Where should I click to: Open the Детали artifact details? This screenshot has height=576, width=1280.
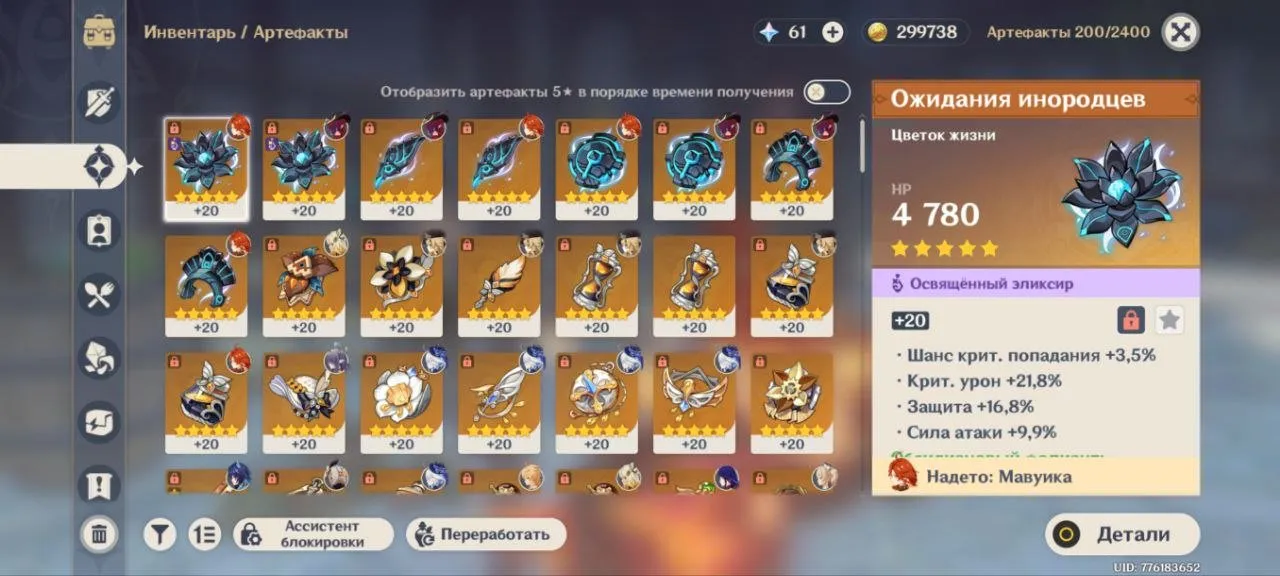[1122, 534]
